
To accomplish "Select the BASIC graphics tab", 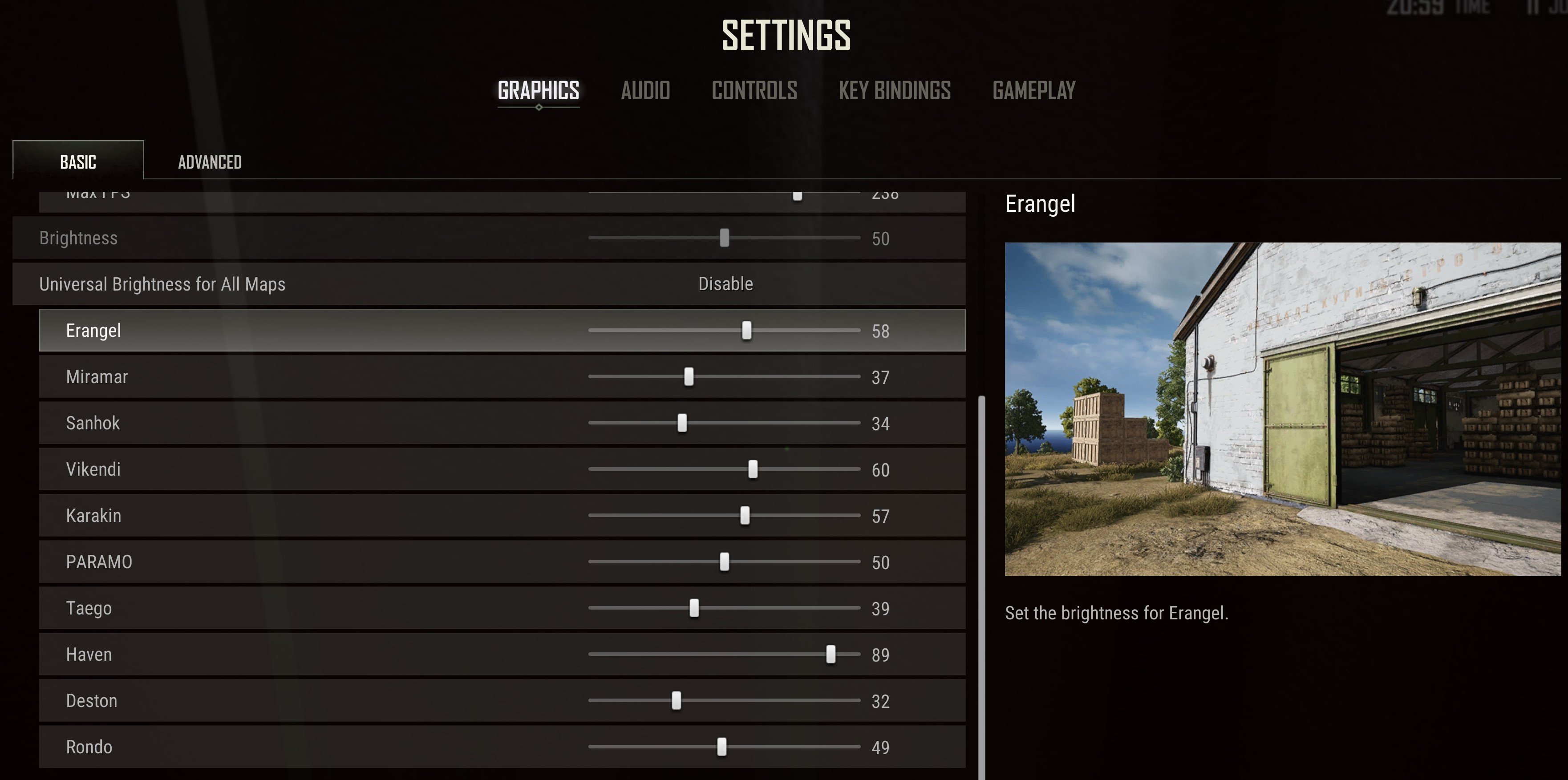I will (x=77, y=162).
